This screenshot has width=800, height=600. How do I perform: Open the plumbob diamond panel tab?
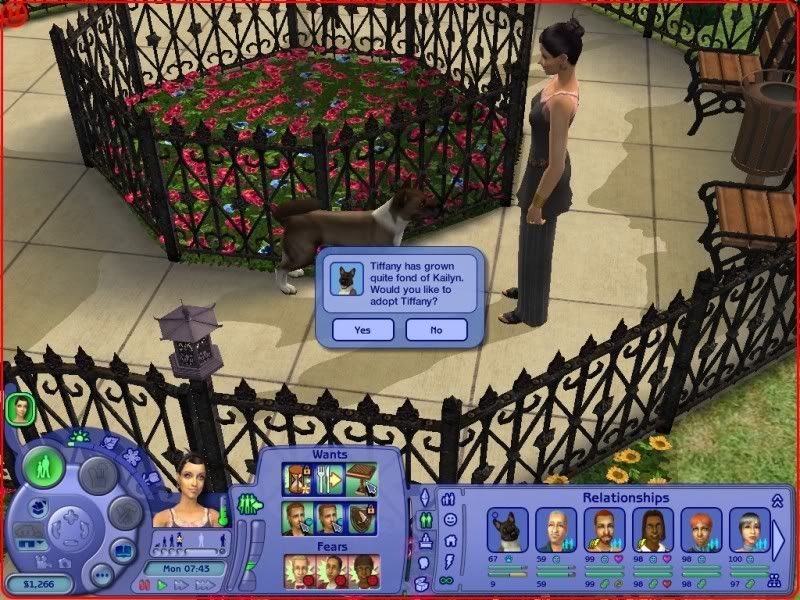(x=421, y=498)
